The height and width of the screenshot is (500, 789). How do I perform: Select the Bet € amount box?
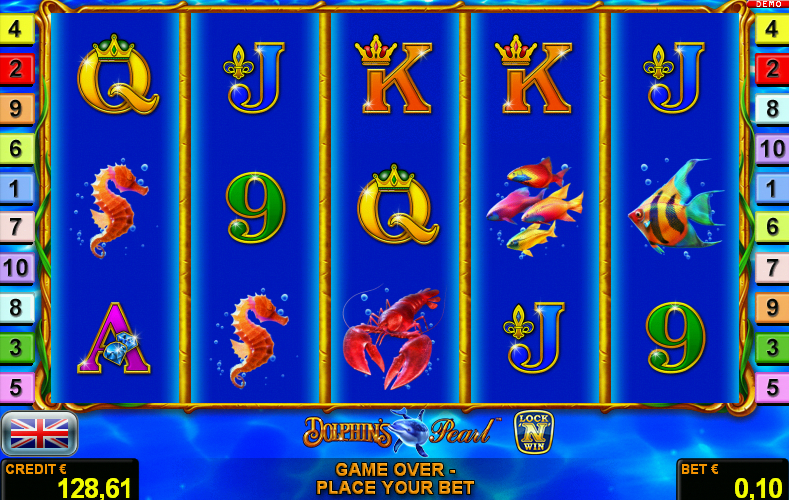tap(732, 480)
